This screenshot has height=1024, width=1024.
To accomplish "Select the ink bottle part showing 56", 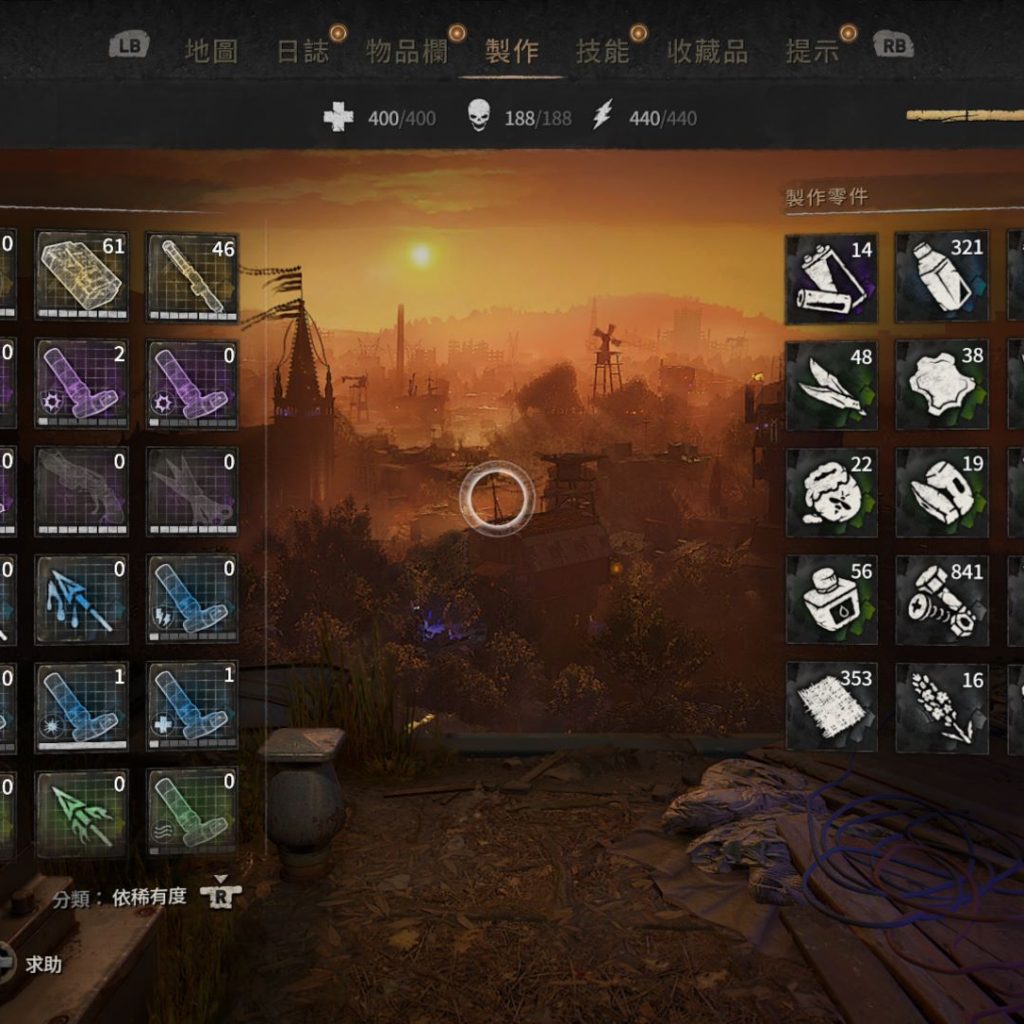I will (831, 600).
